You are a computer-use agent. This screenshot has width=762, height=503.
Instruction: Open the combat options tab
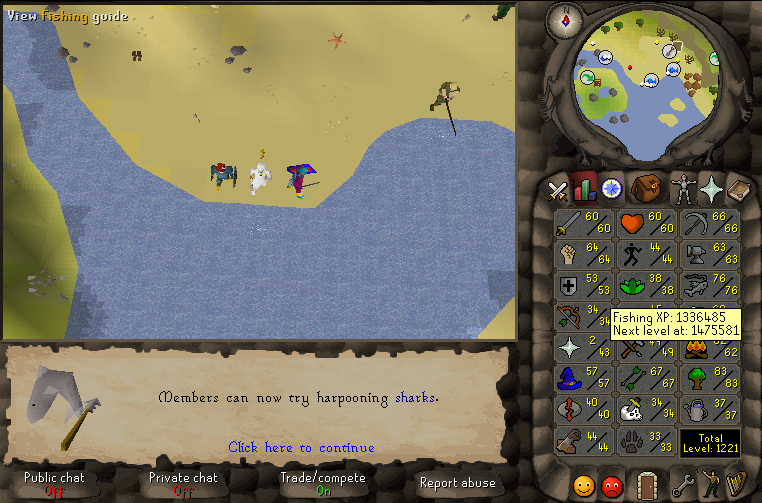click(x=557, y=188)
